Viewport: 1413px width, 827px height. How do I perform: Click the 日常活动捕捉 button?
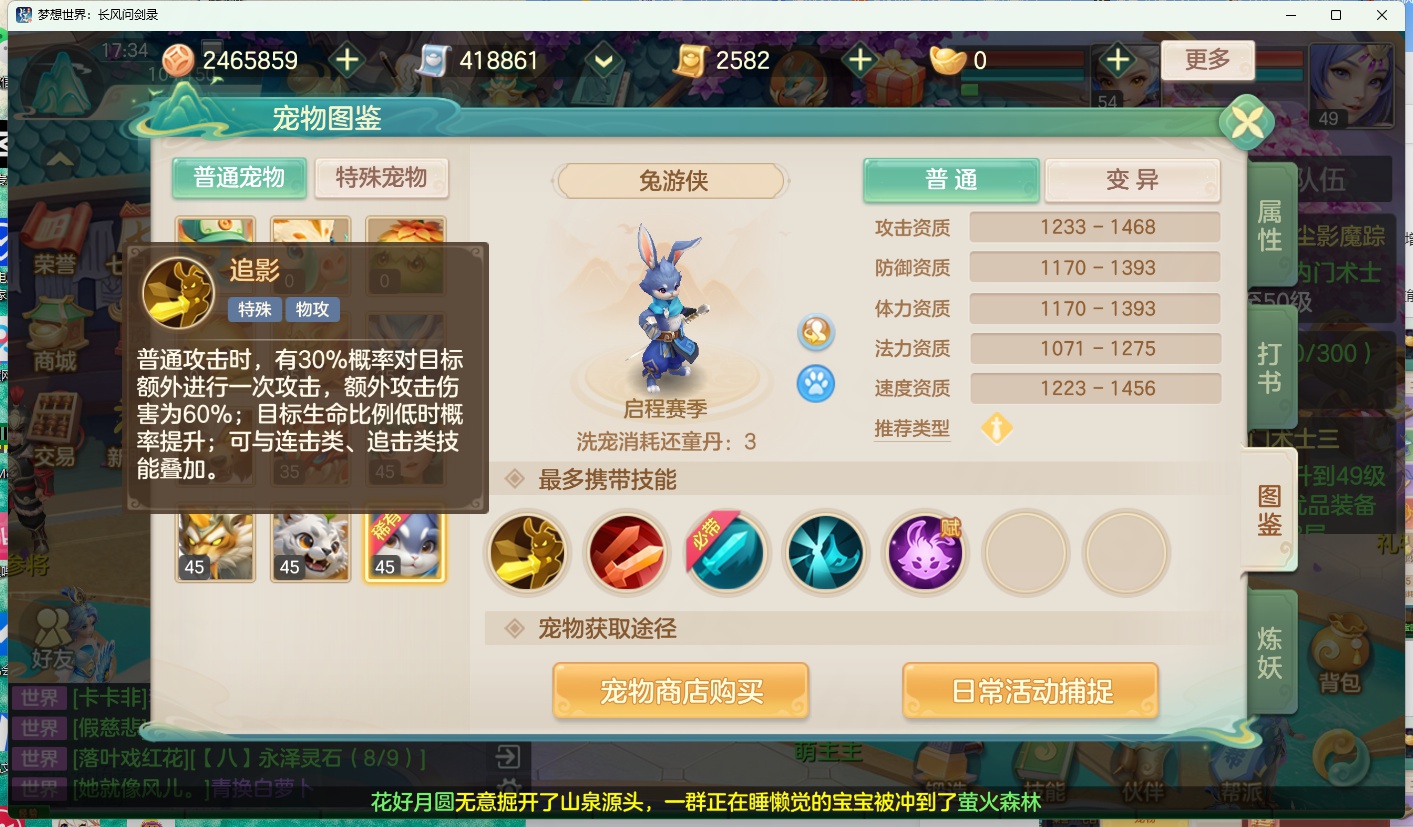click(x=1030, y=690)
